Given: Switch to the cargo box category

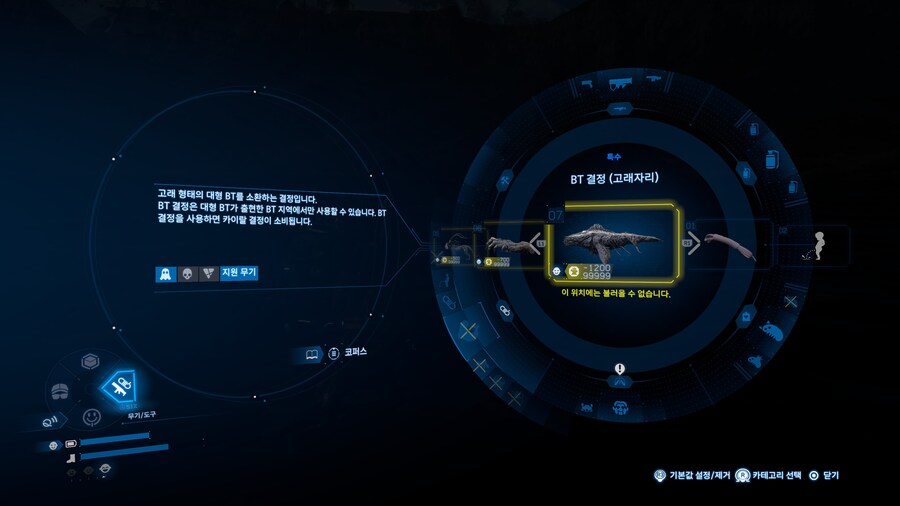Looking at the screenshot, I should click(89, 362).
